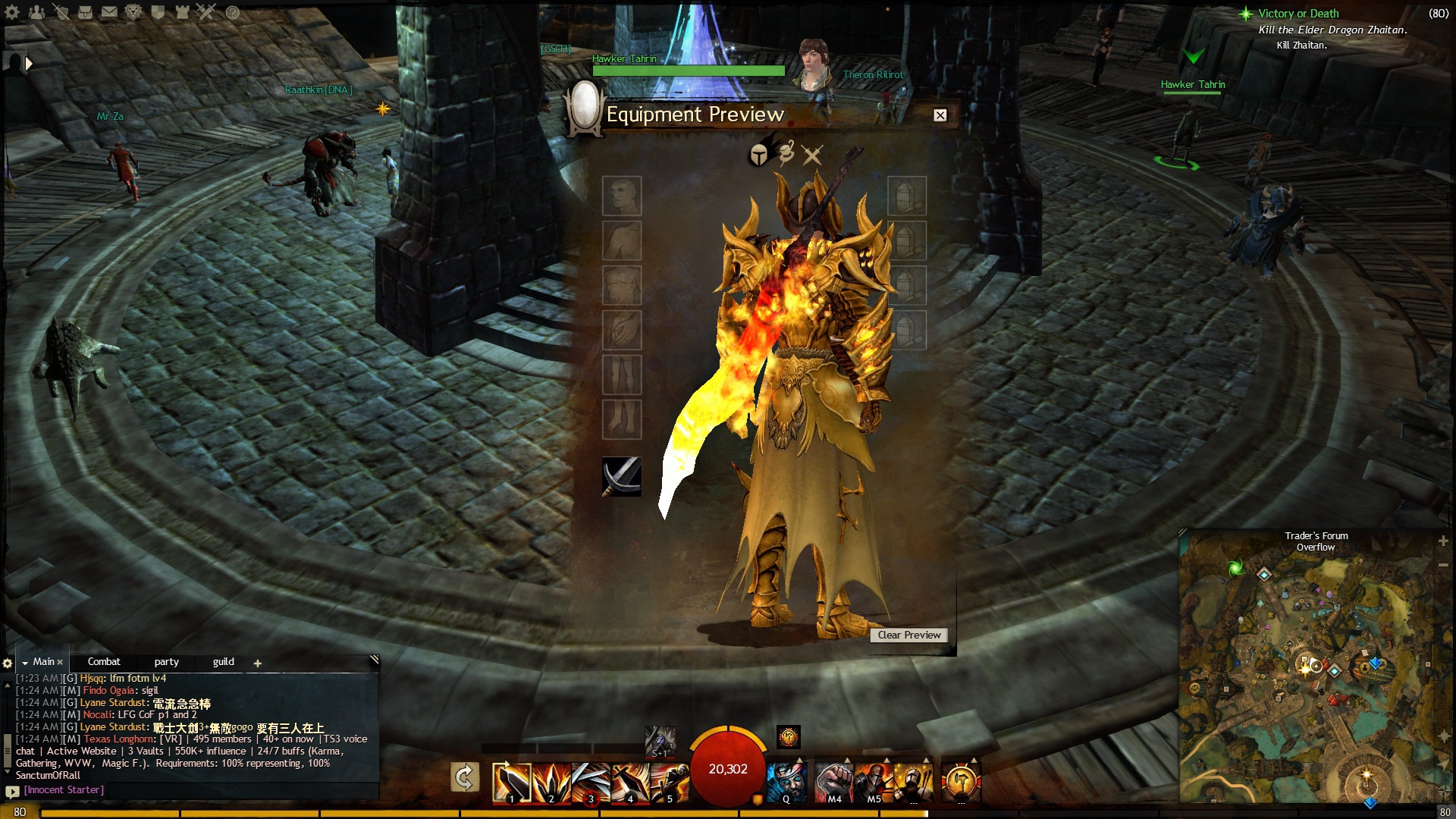Switch to the party chat tab

click(x=166, y=662)
